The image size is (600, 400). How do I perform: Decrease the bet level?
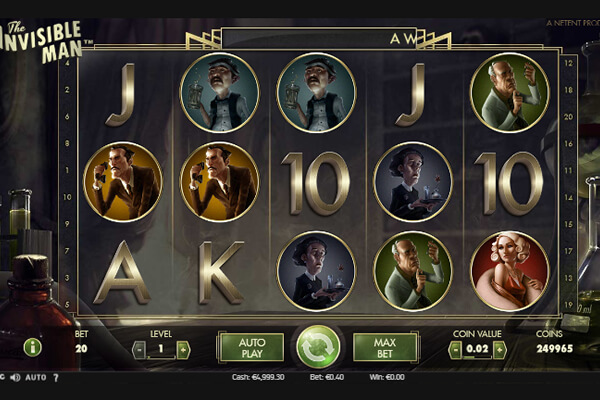point(140,349)
